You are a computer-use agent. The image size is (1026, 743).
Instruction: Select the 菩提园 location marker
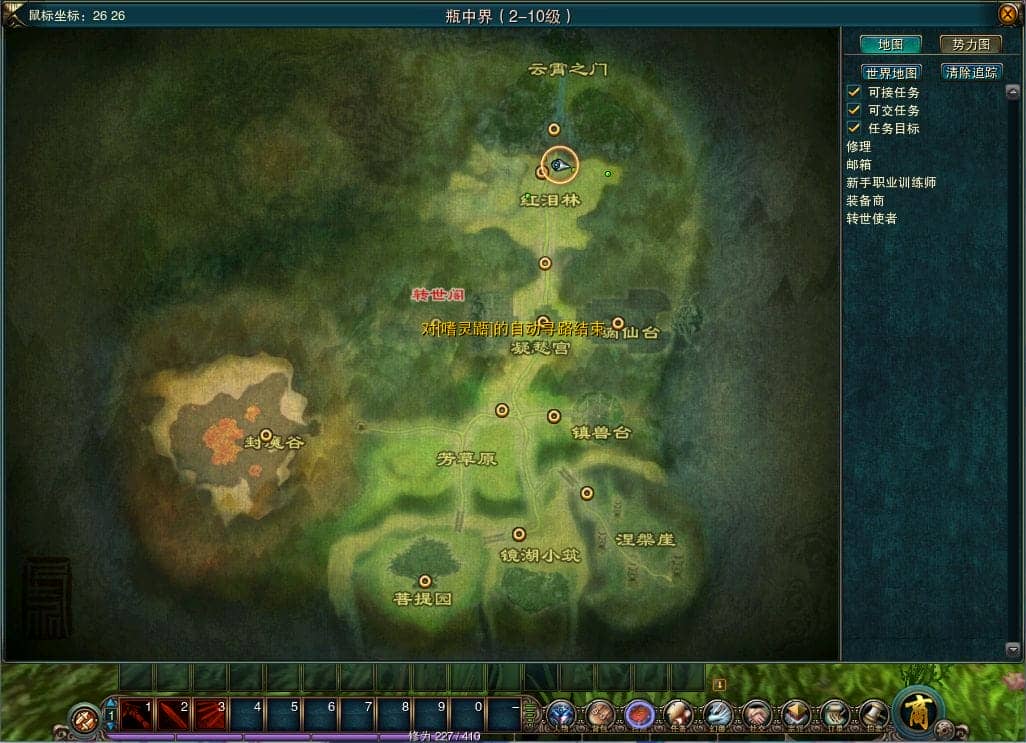[x=425, y=581]
